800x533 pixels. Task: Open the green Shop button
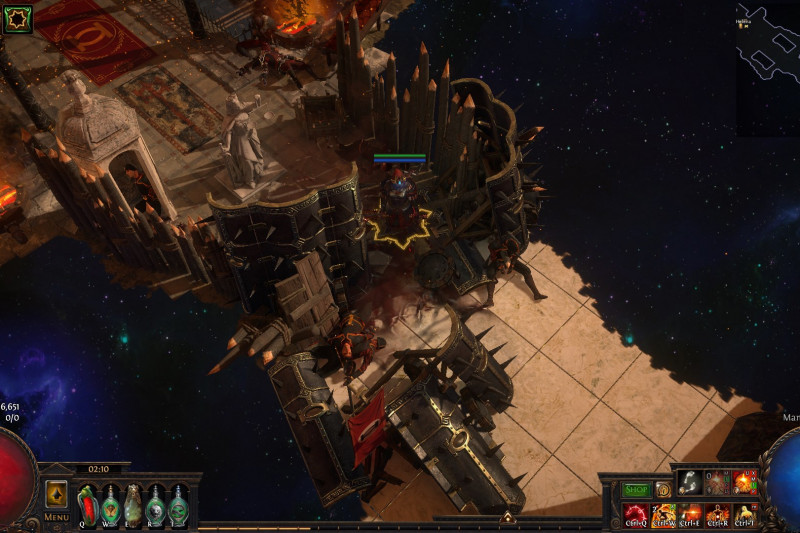click(636, 490)
